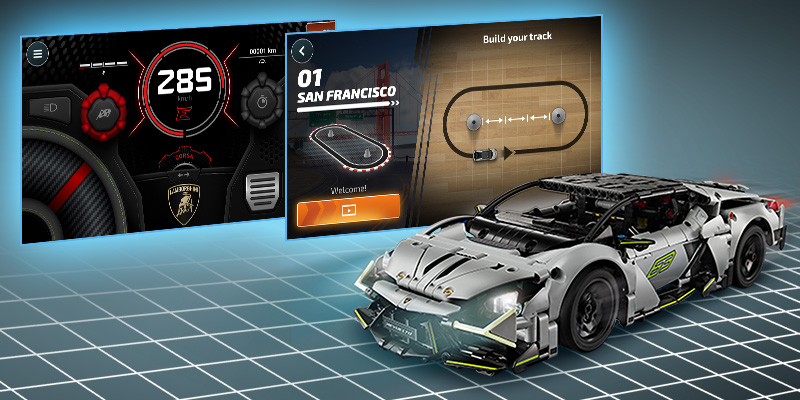Play the orange Welcome video button
Image resolution: width=800 pixels, height=400 pixels.
click(347, 210)
